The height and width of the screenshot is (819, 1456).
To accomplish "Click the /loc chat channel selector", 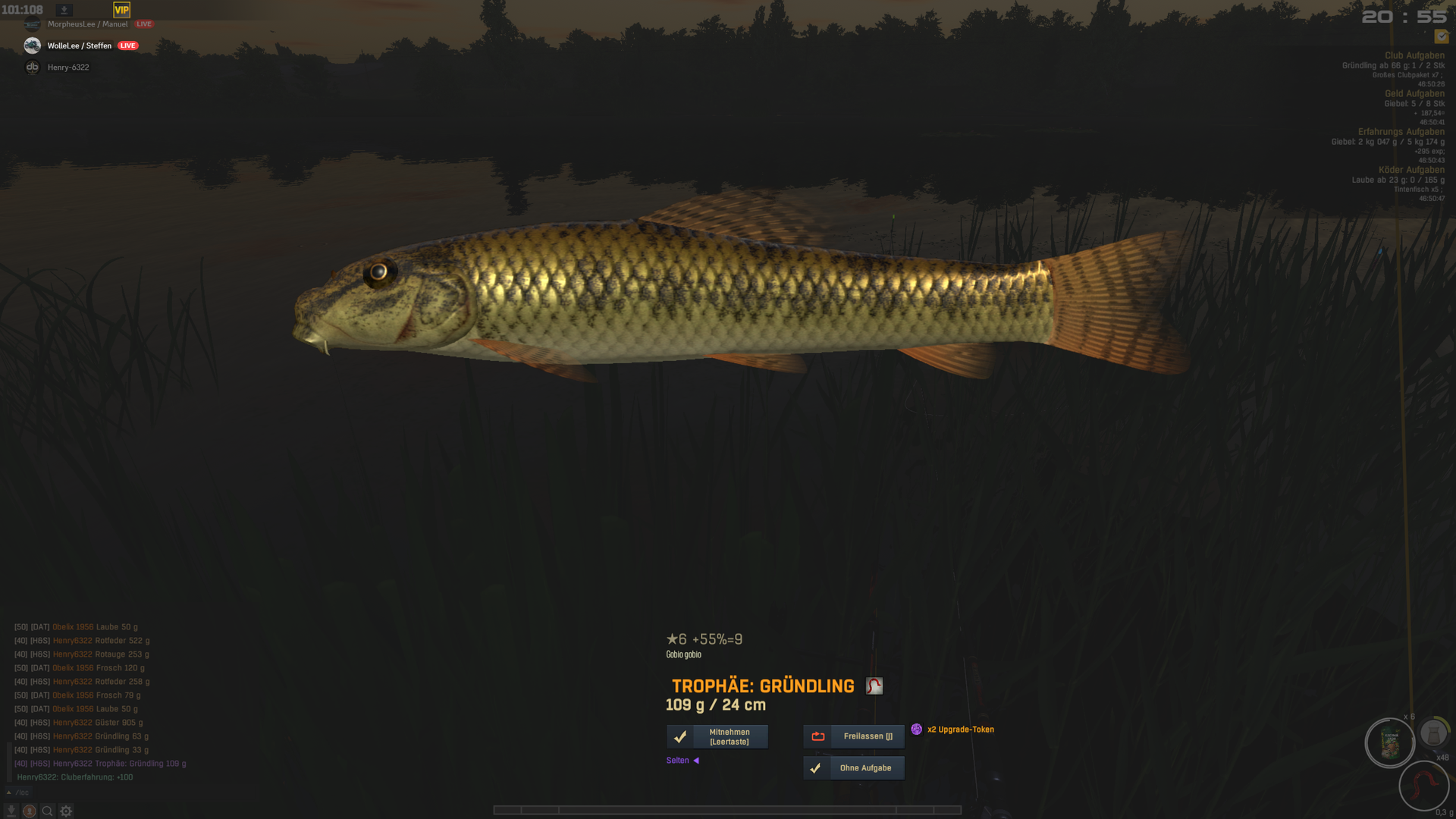I will (x=21, y=792).
